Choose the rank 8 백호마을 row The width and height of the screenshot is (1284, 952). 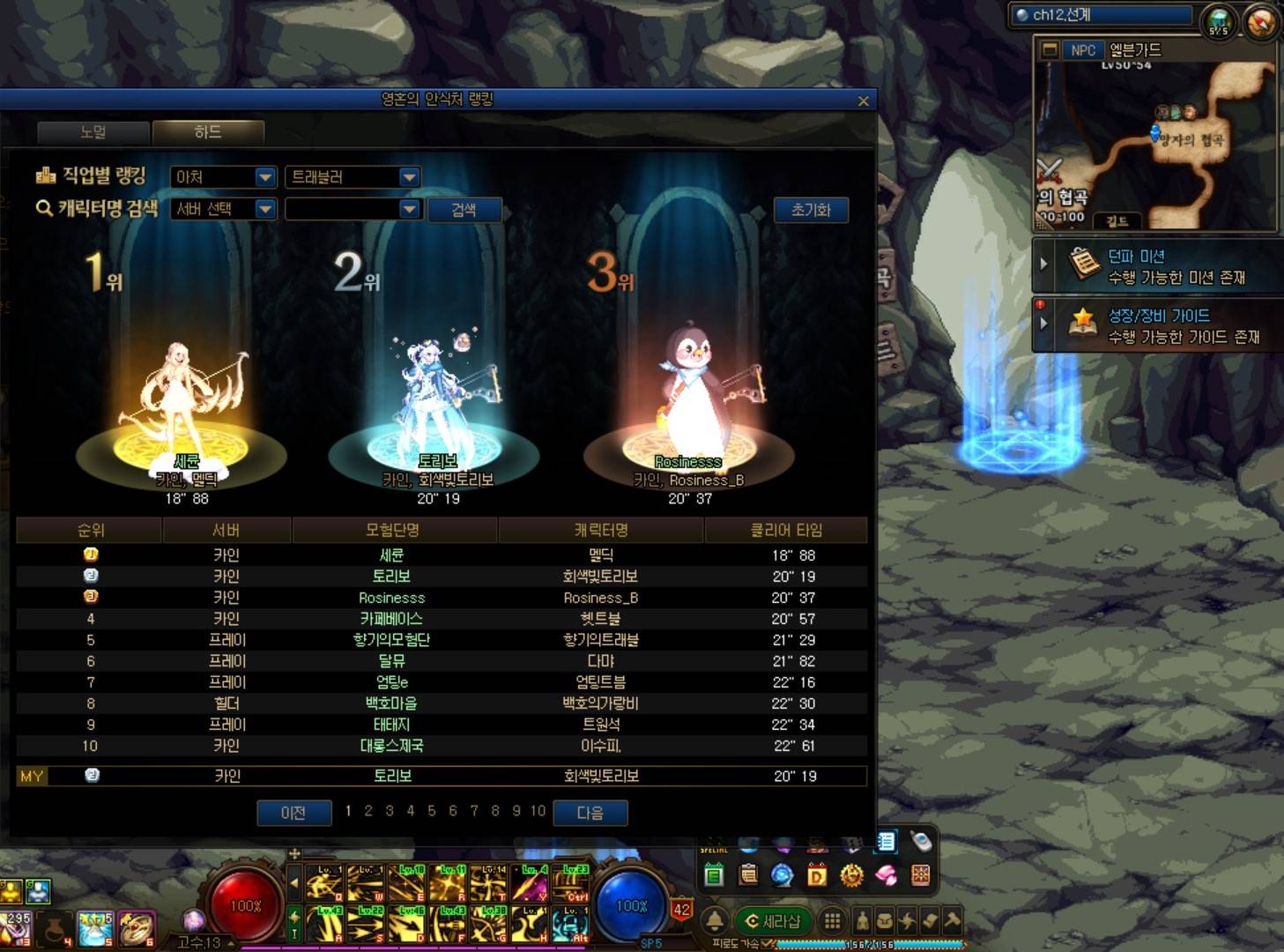(441, 703)
